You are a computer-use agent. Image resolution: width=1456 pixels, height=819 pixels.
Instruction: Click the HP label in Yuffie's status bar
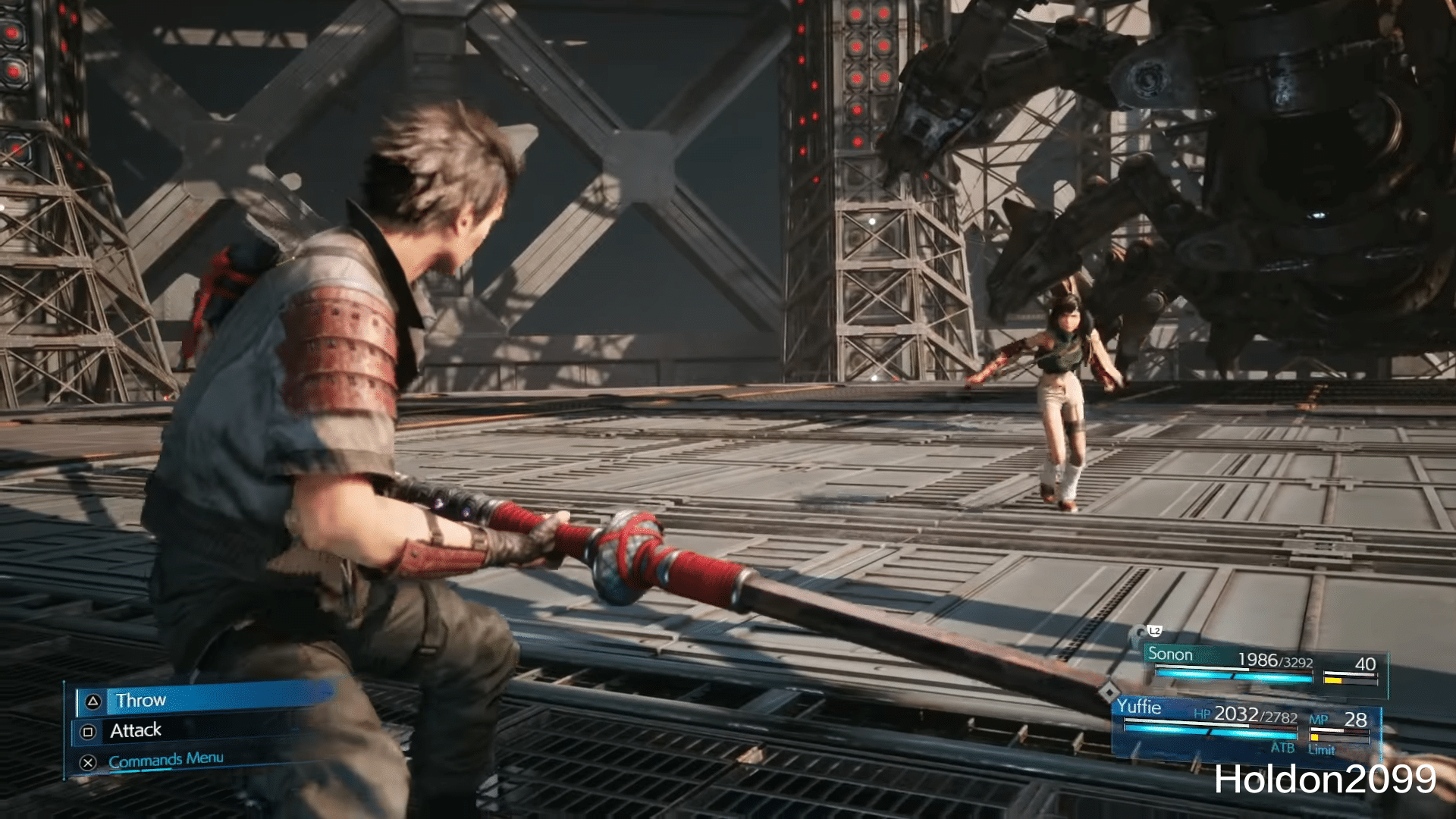1202,715
